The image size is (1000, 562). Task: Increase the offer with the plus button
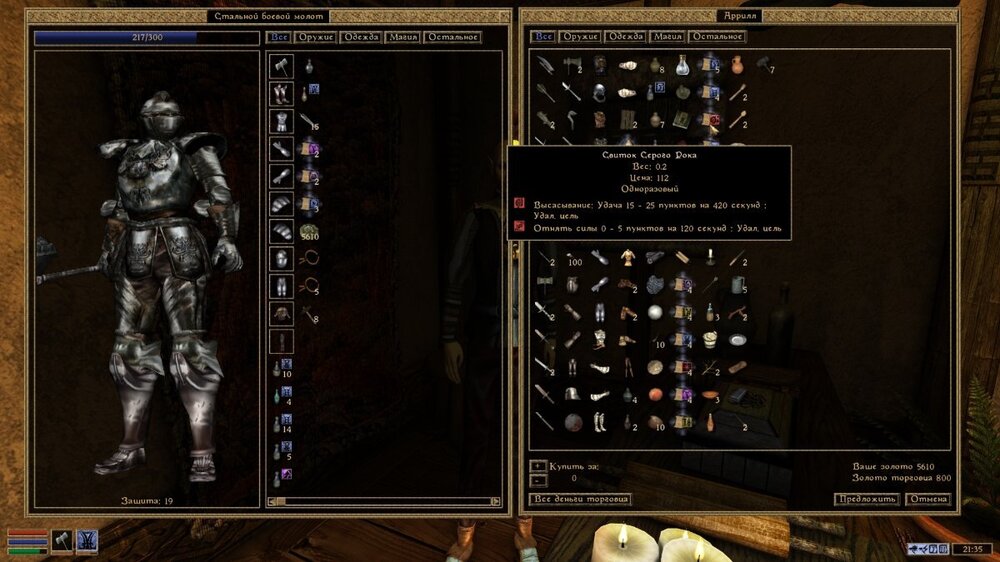click(538, 466)
